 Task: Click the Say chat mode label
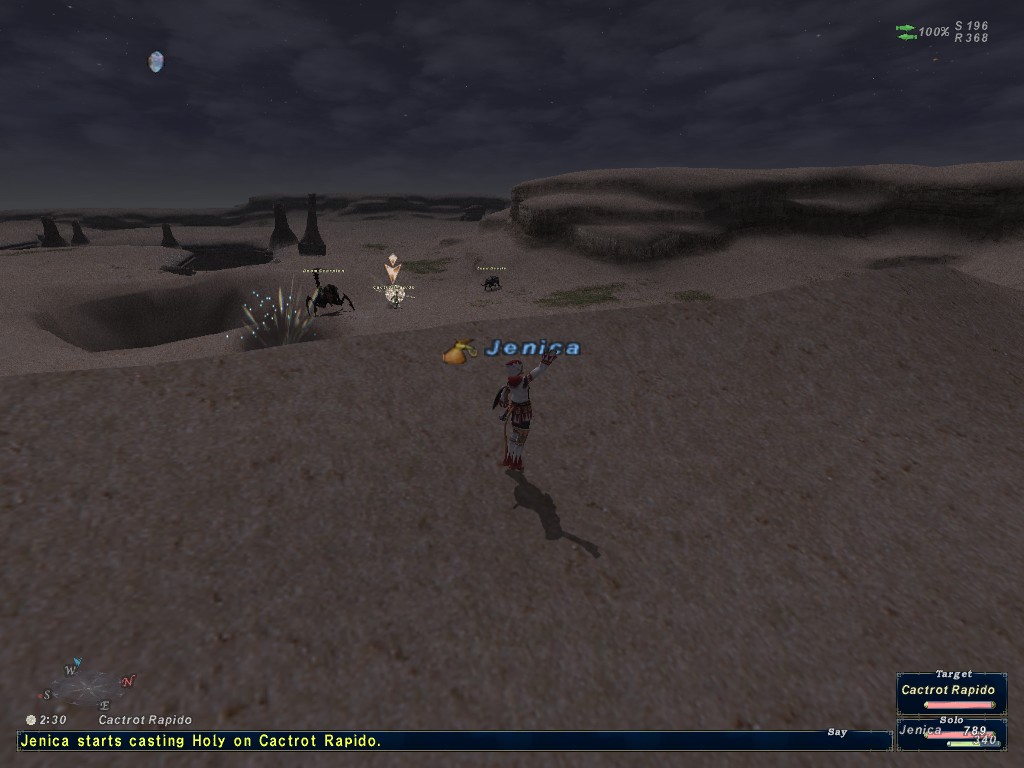click(x=837, y=732)
